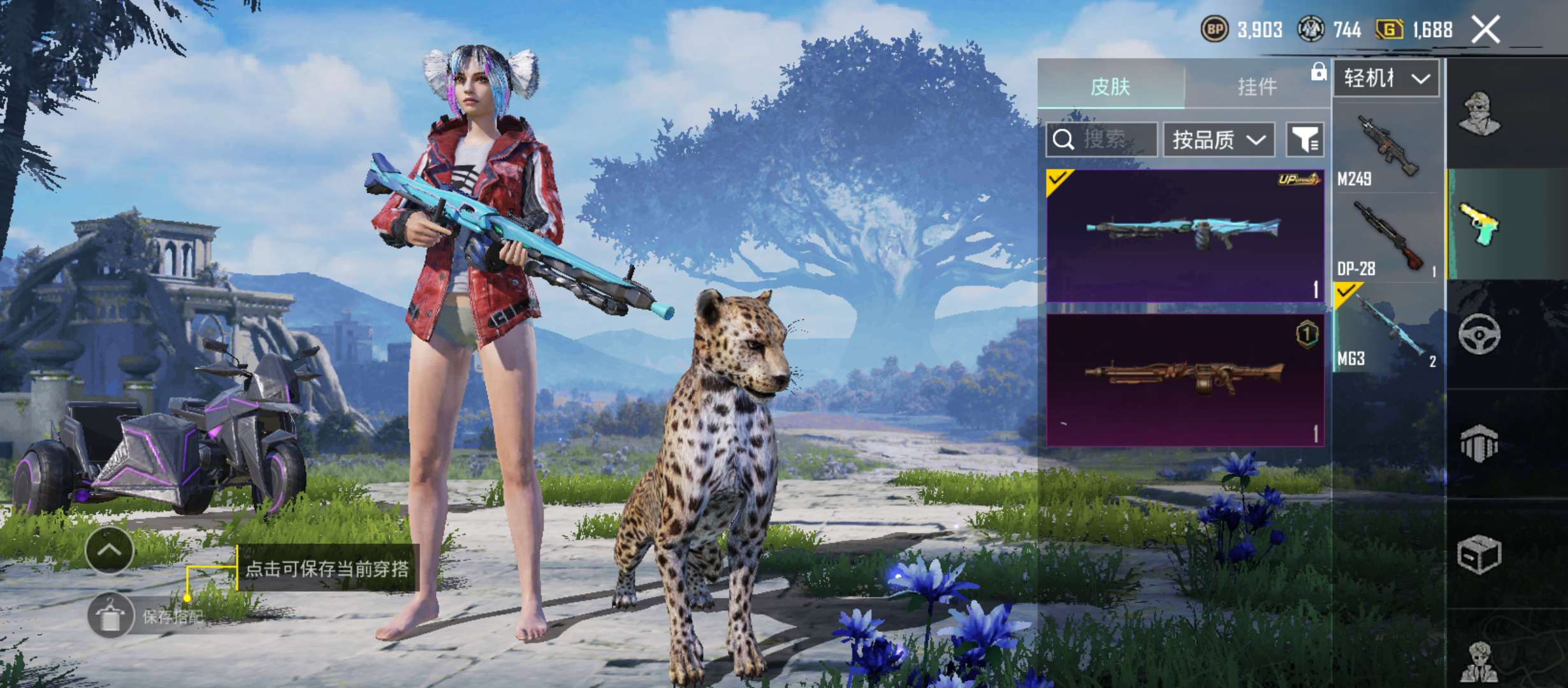The width and height of the screenshot is (1568, 688).
Task: Switch to the 皮肤 skins tab
Action: pos(1110,86)
